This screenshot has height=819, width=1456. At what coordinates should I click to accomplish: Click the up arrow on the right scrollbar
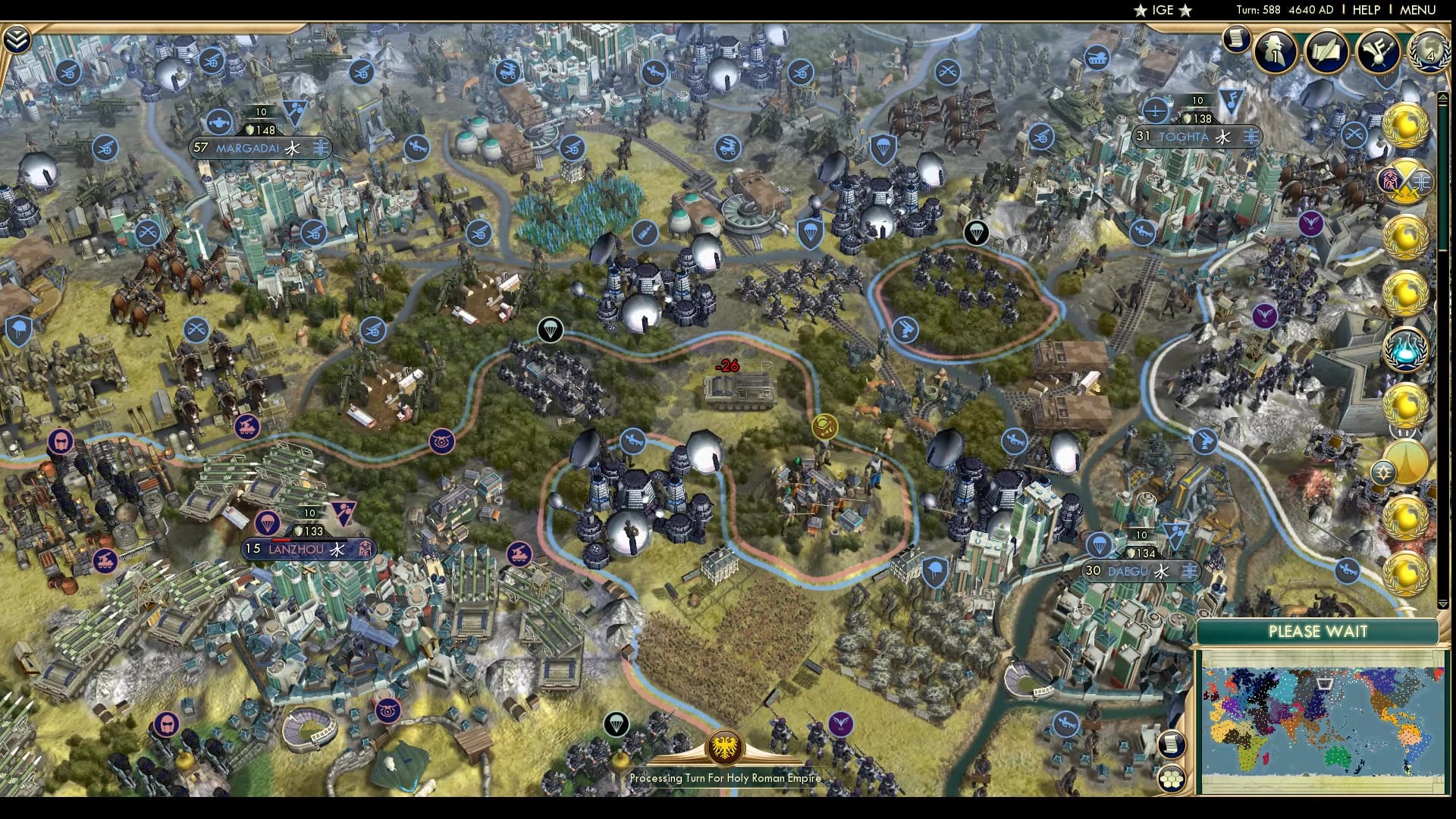[1443, 96]
